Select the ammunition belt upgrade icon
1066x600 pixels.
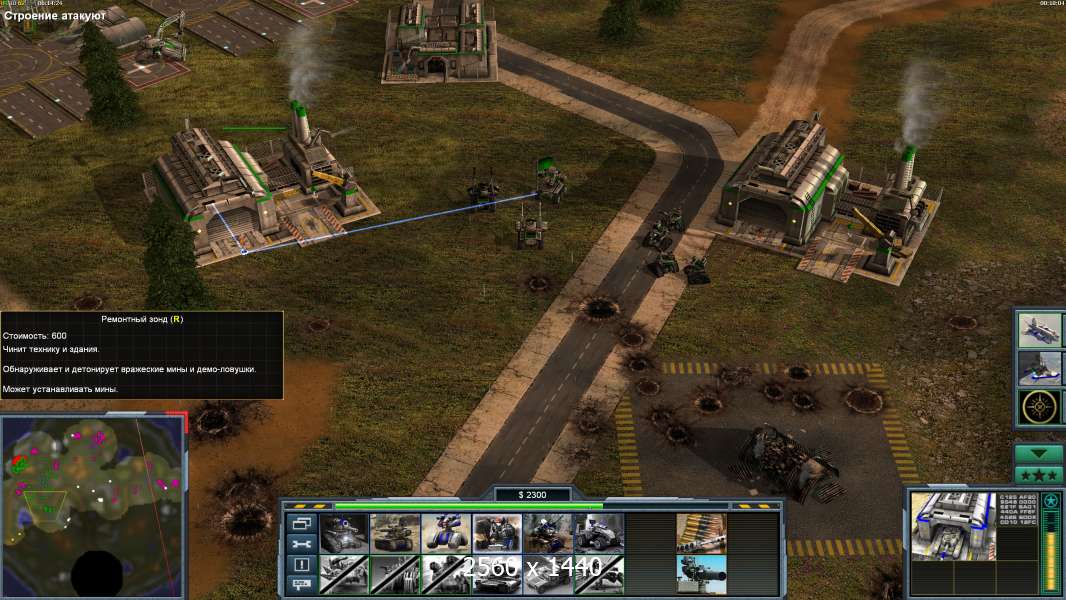[701, 534]
